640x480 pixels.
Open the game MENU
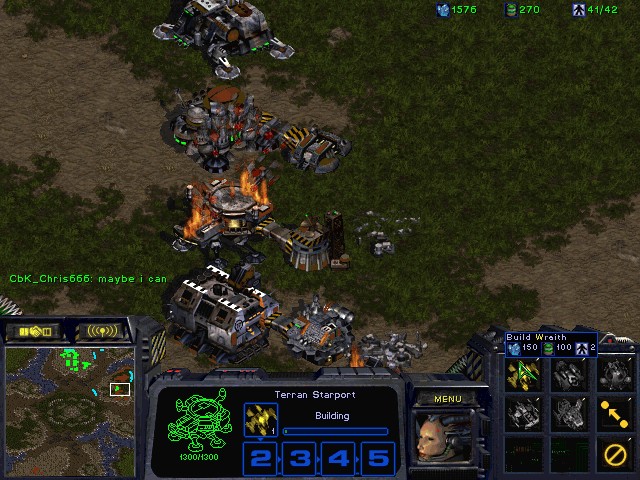tap(447, 399)
